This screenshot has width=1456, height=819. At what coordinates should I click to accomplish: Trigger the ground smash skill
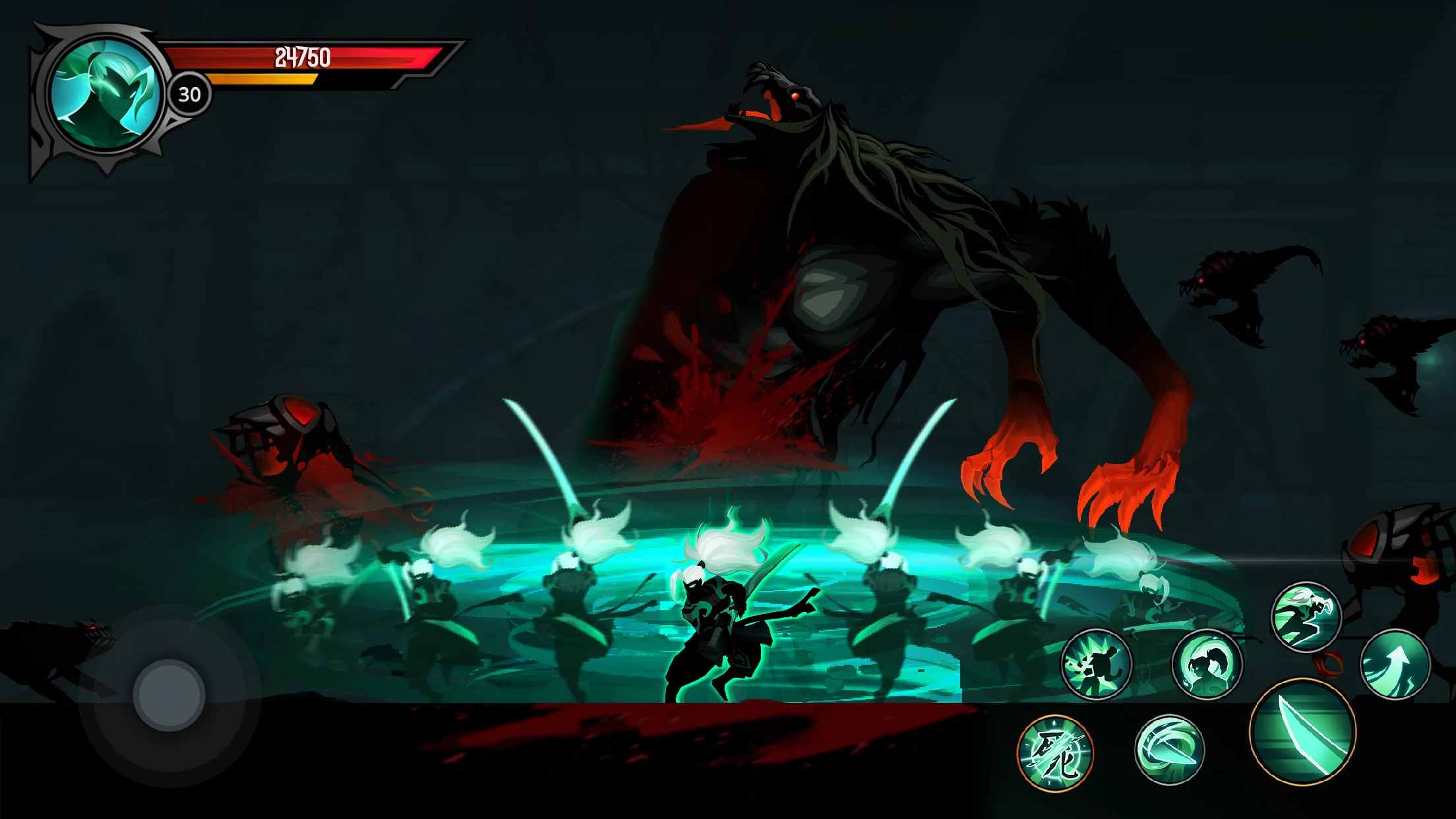tap(1097, 664)
